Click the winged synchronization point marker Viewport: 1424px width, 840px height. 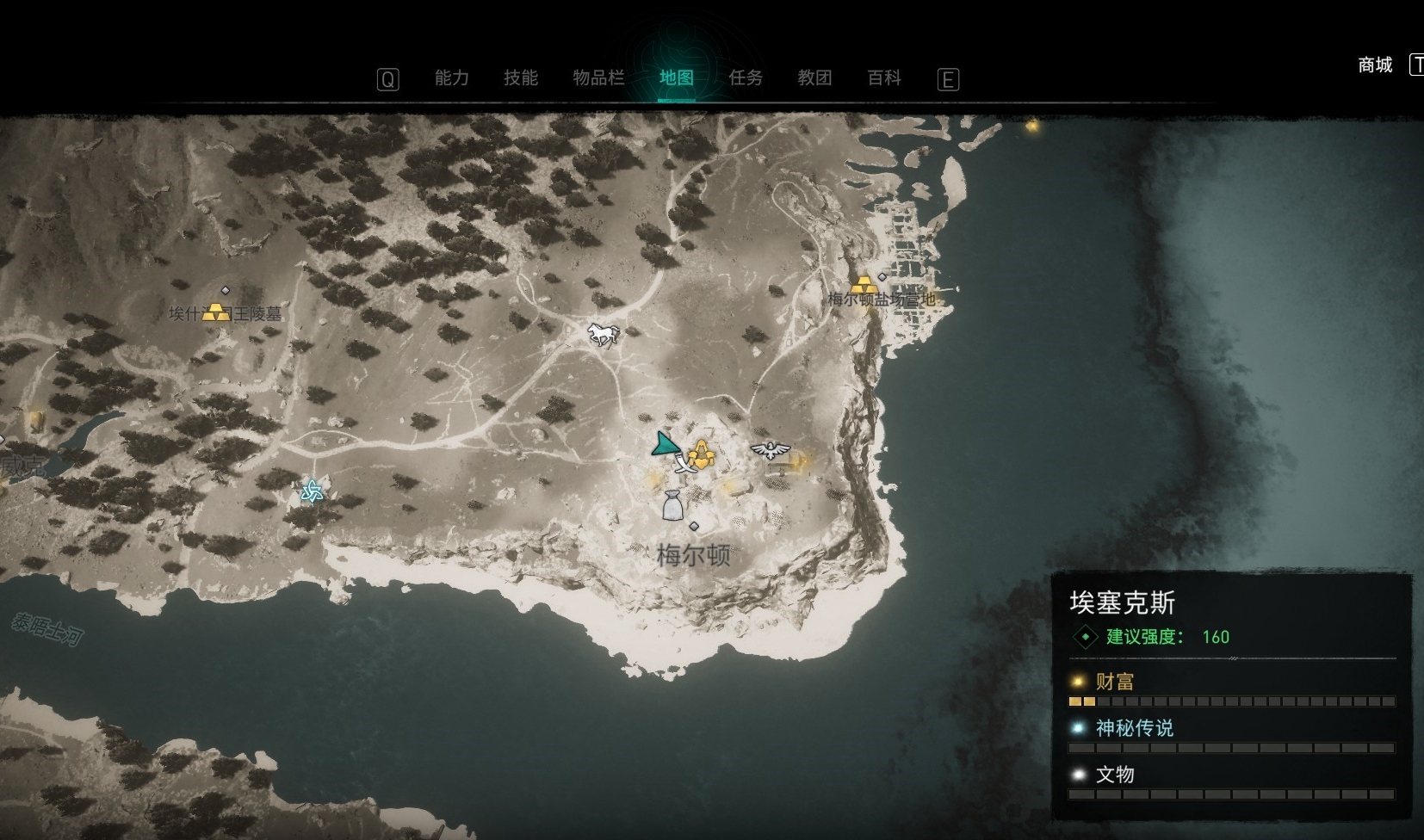click(x=770, y=449)
